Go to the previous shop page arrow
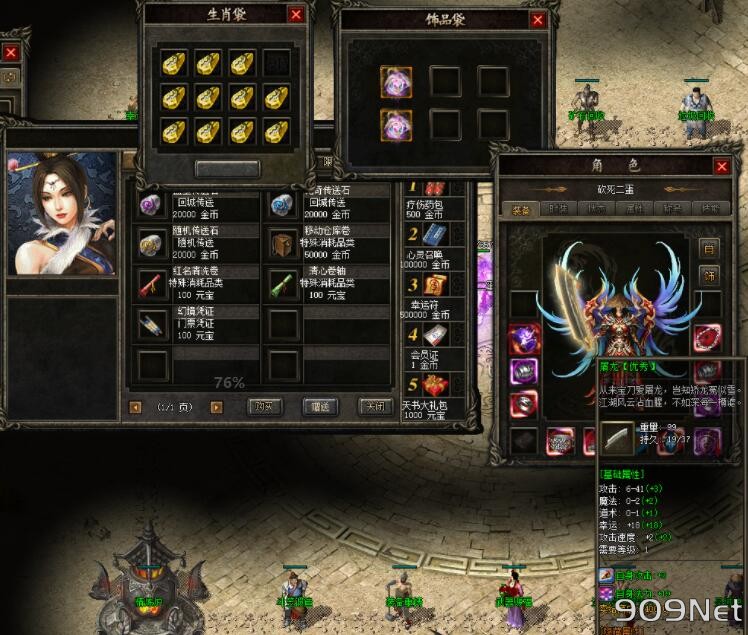The height and width of the screenshot is (635, 748). tap(135, 407)
